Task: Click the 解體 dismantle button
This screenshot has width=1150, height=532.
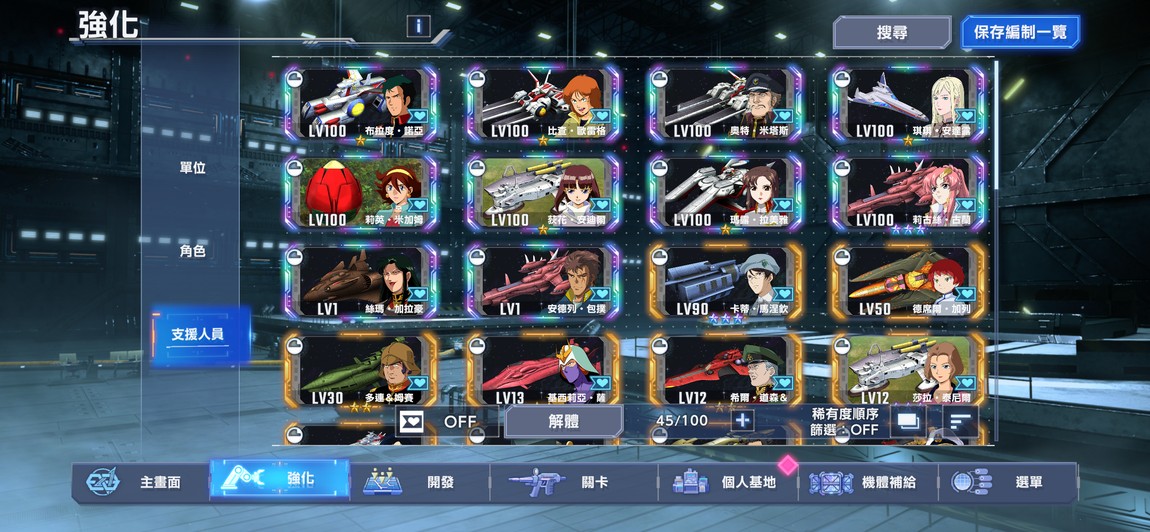Action: click(563, 421)
